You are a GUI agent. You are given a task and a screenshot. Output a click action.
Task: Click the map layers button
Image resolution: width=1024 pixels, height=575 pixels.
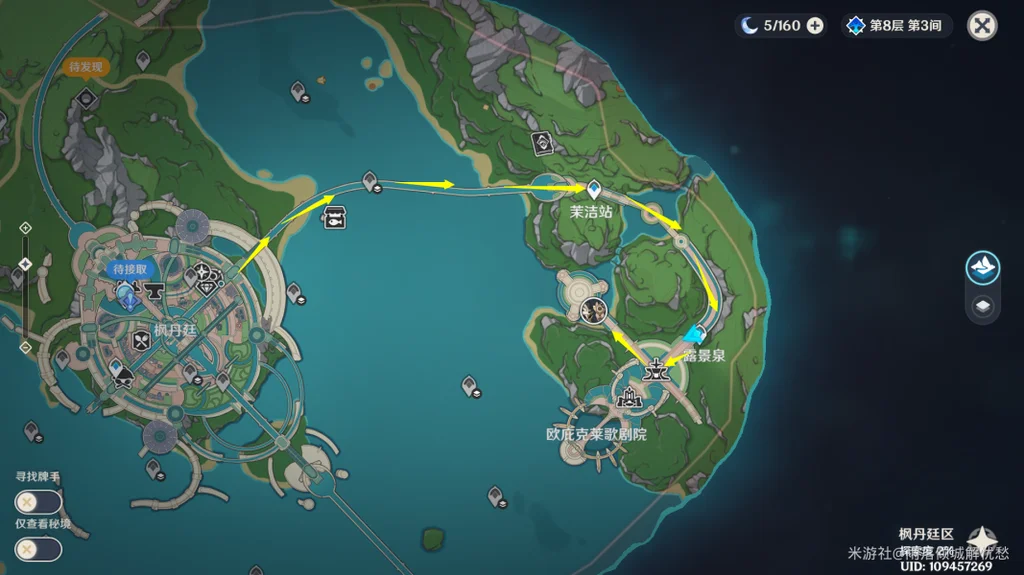click(983, 307)
